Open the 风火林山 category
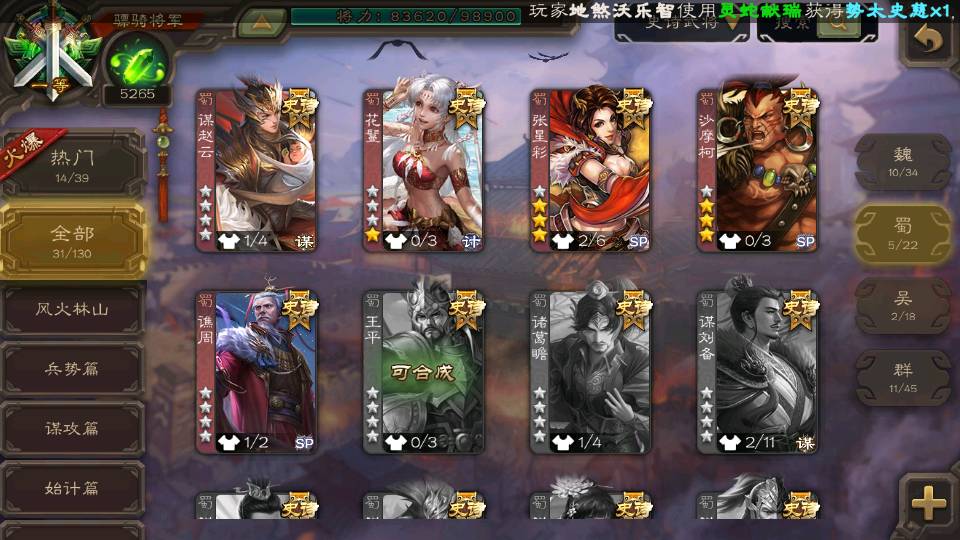 72,310
